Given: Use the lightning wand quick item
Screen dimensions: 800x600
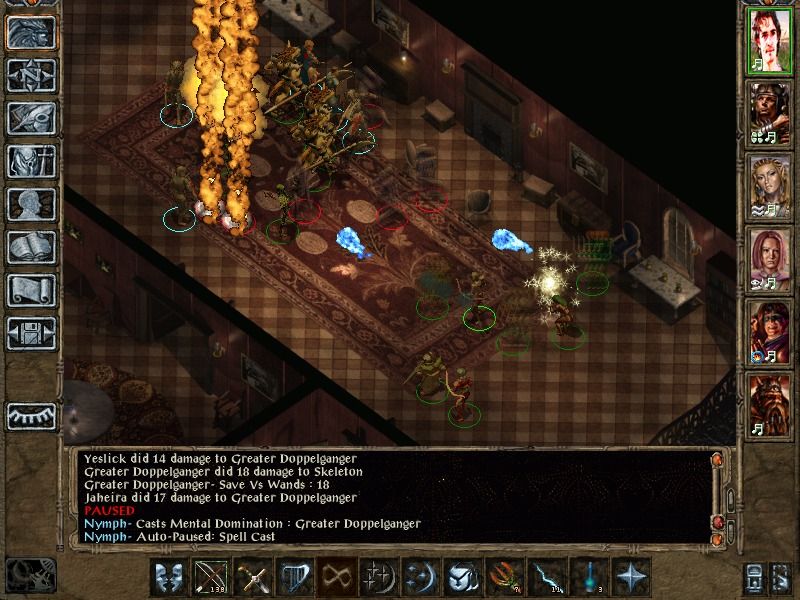Looking at the screenshot, I should pos(547,578).
